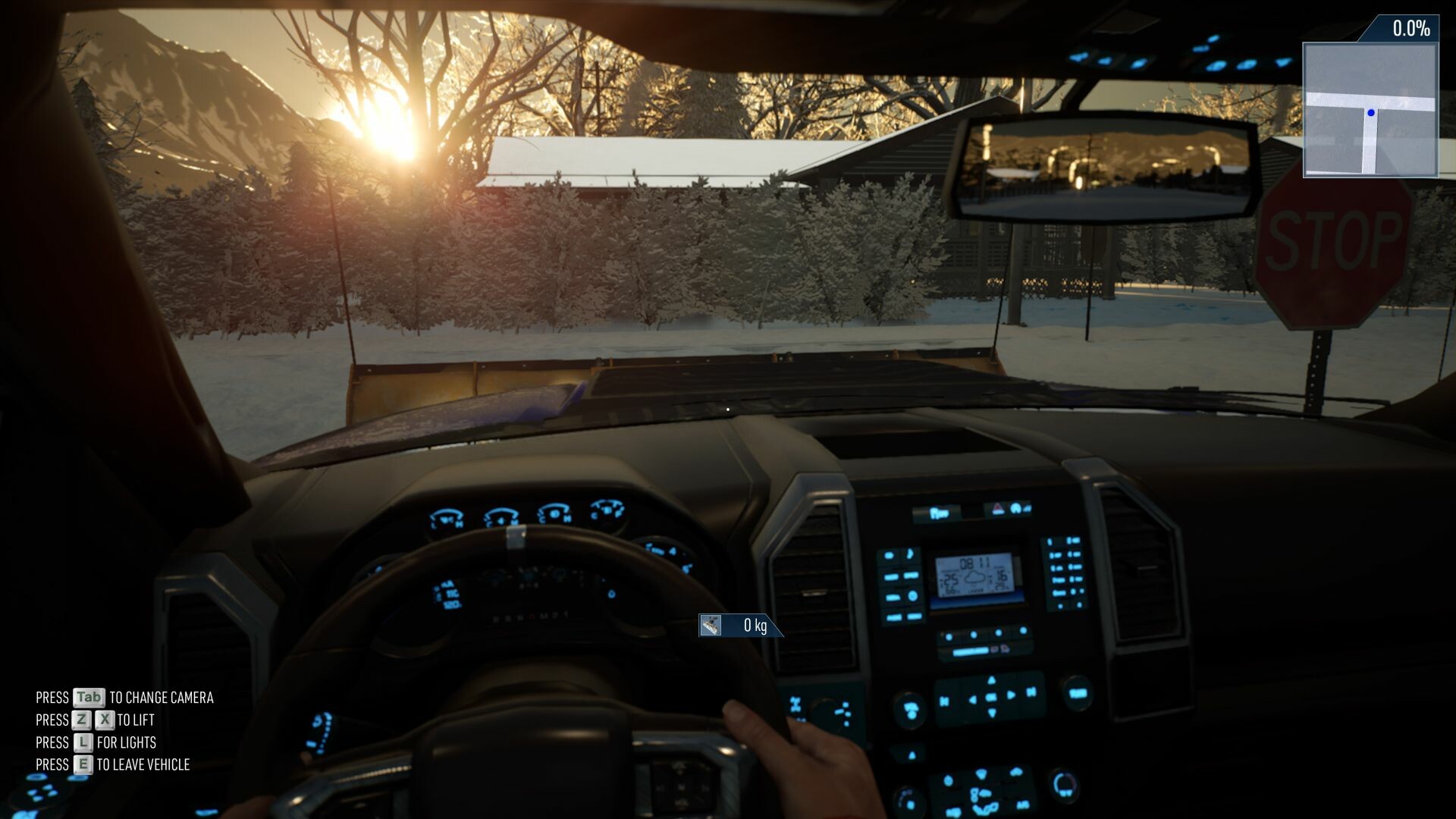Toggle the rear window defroster control

[1017, 772]
